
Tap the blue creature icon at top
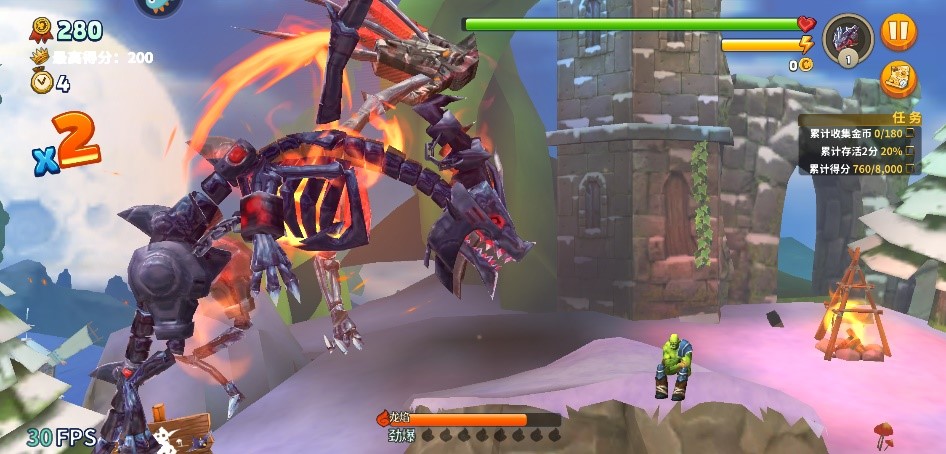pyautogui.click(x=158, y=5)
